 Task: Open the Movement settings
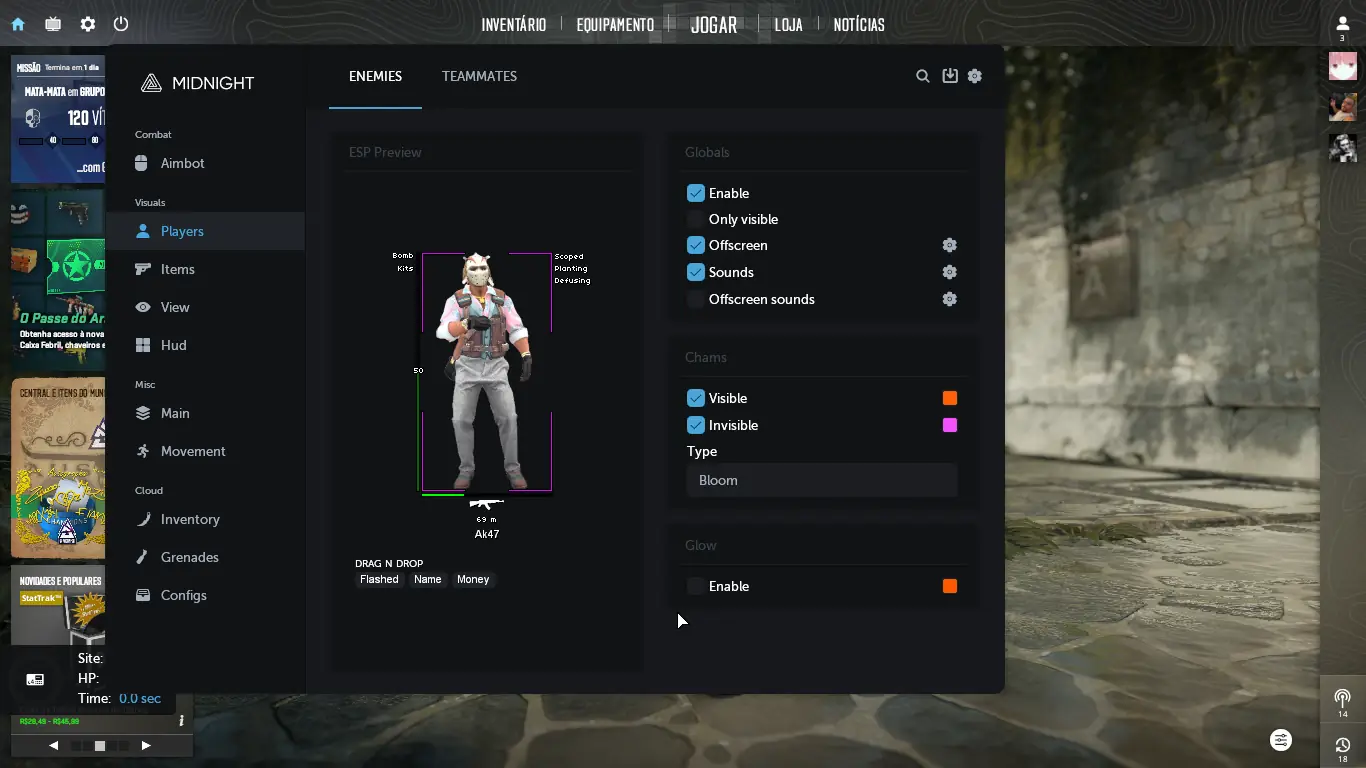tap(192, 451)
